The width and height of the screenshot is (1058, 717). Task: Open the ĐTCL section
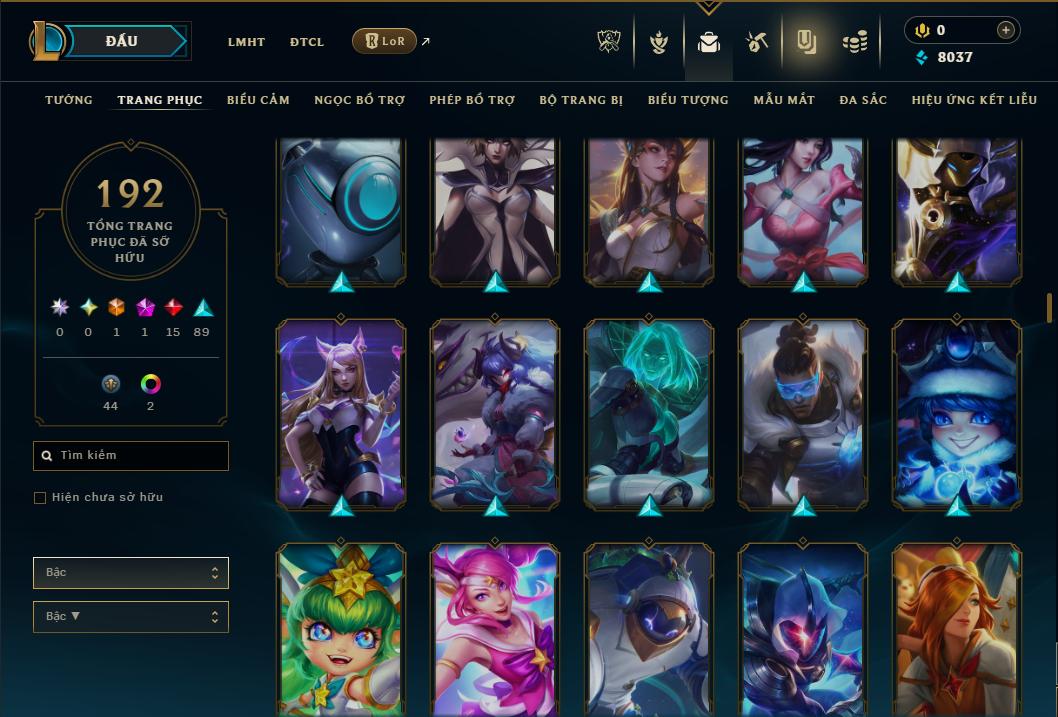click(307, 42)
